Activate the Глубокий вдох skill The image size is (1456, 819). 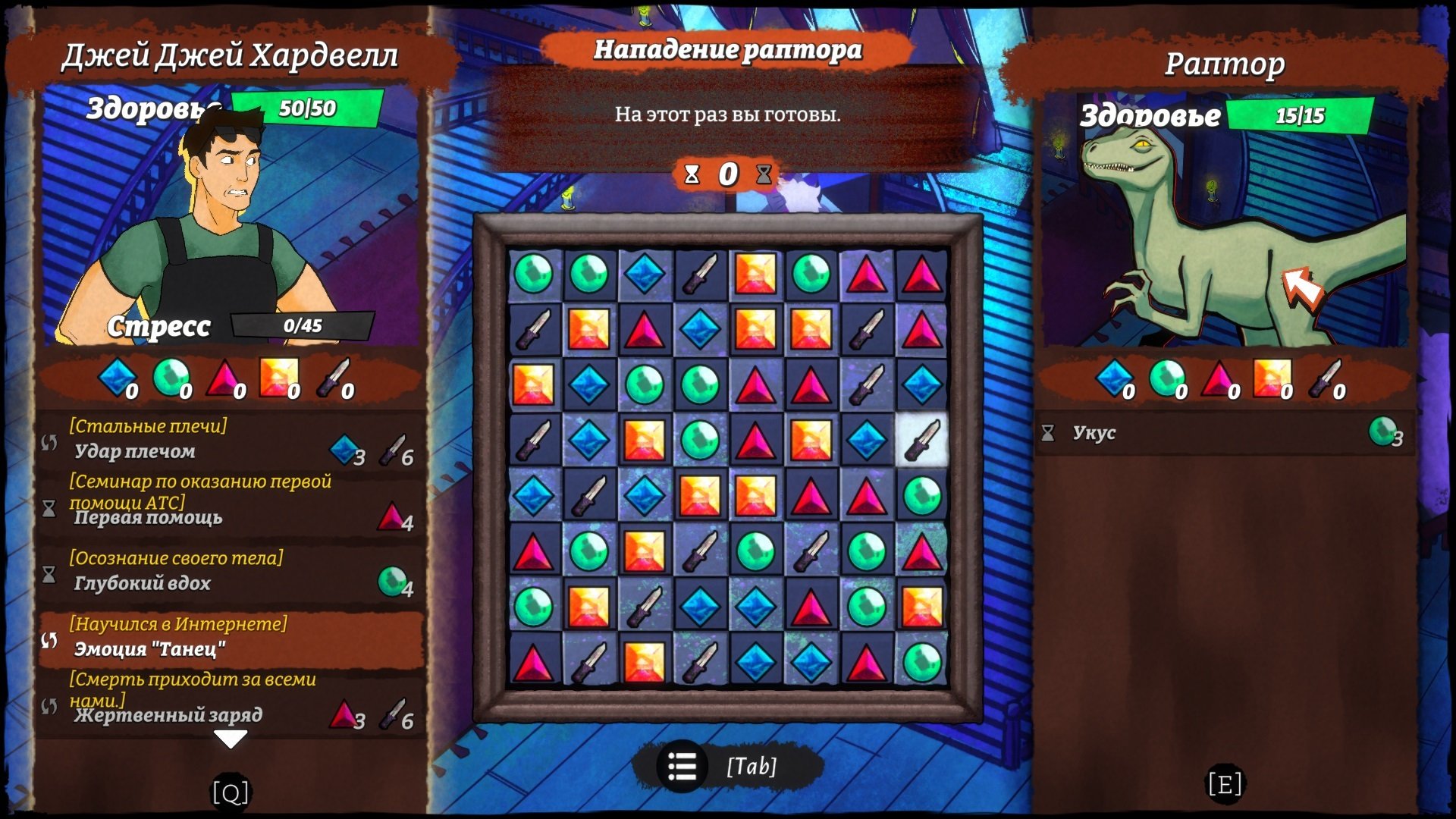click(227, 575)
